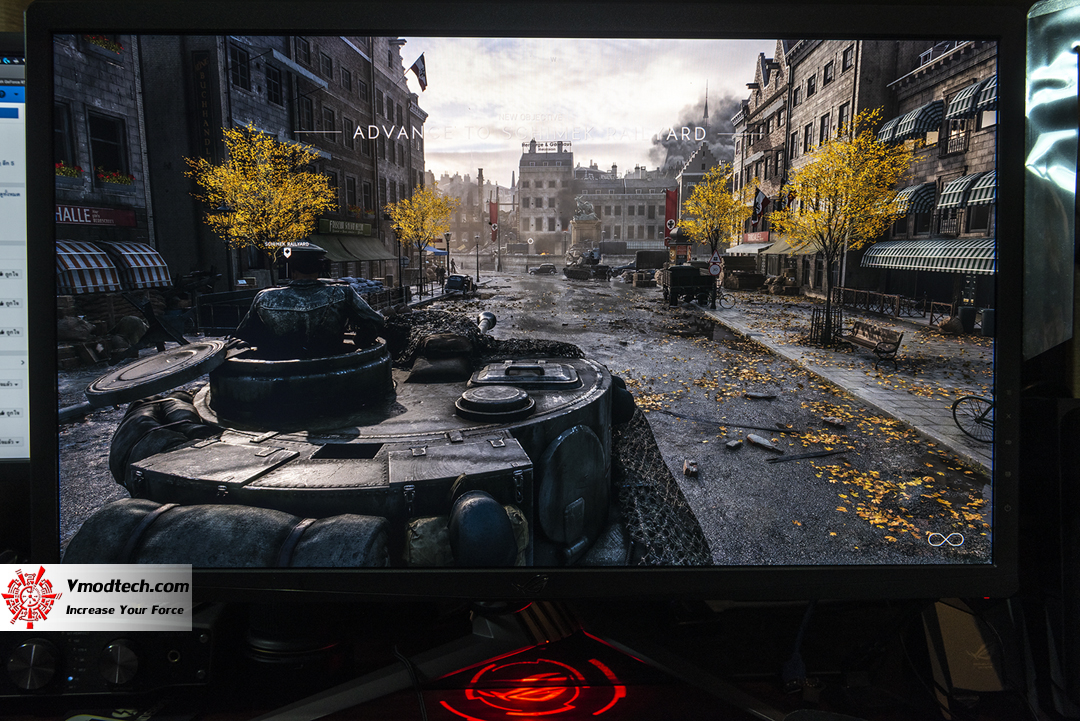Click the Advance to Railyard objective banner
The width and height of the screenshot is (1080, 721).
click(530, 133)
